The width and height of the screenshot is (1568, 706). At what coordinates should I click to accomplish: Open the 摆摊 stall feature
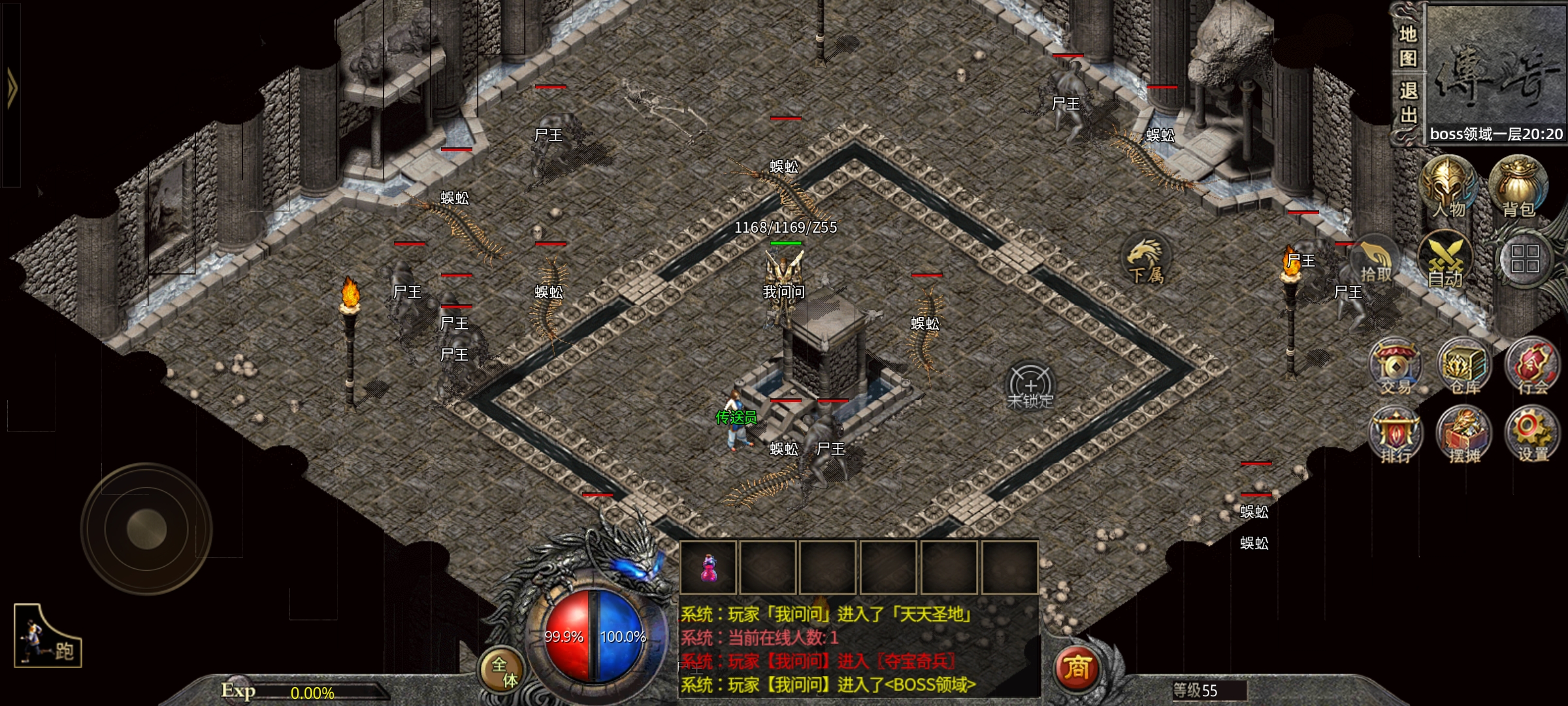click(x=1464, y=435)
